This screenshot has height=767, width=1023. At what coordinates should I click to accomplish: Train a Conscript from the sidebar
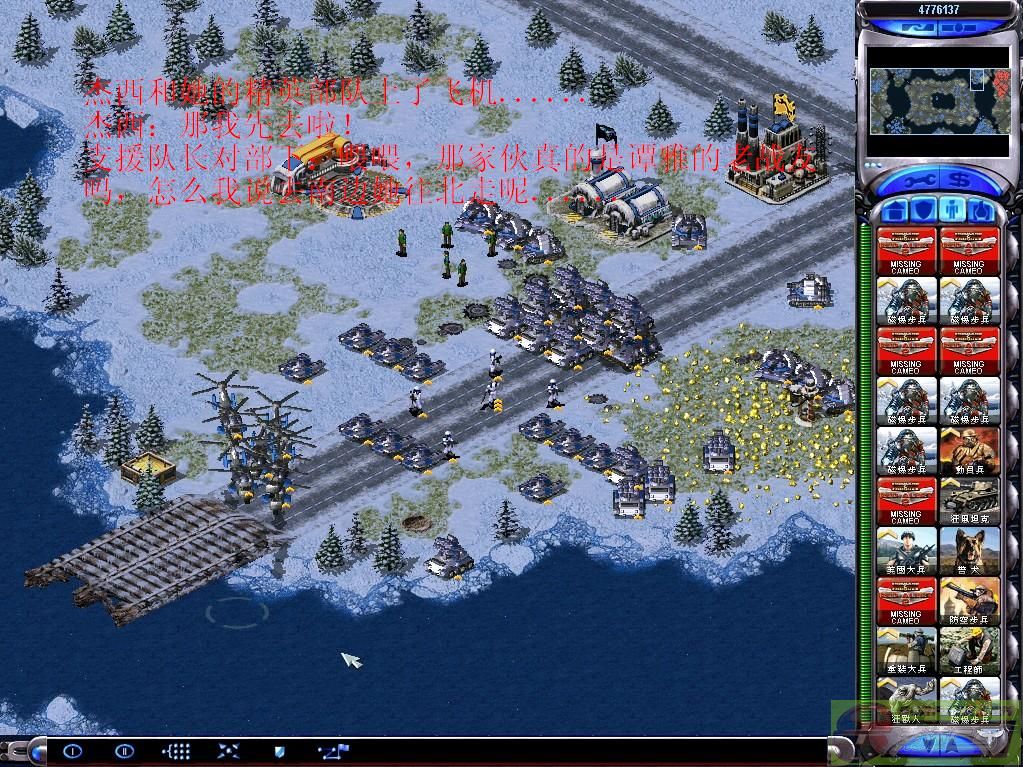click(970, 451)
